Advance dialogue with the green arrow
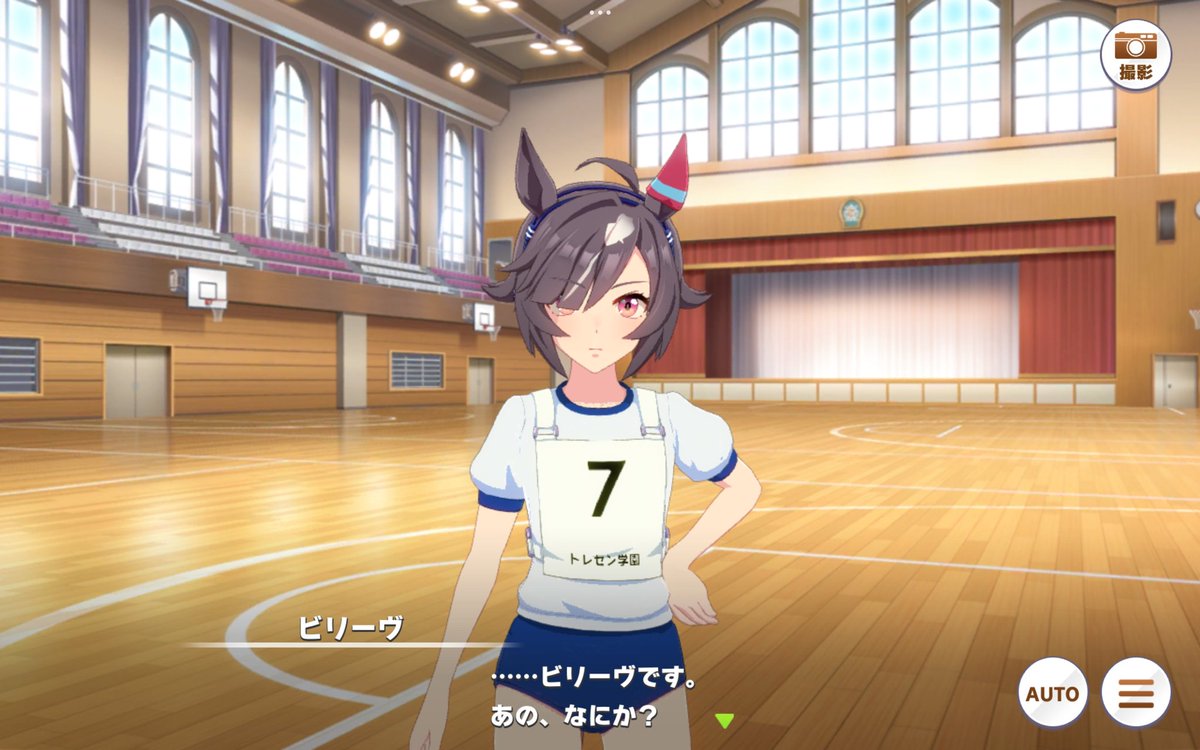Screen dimensions: 1200x750 click(725, 719)
